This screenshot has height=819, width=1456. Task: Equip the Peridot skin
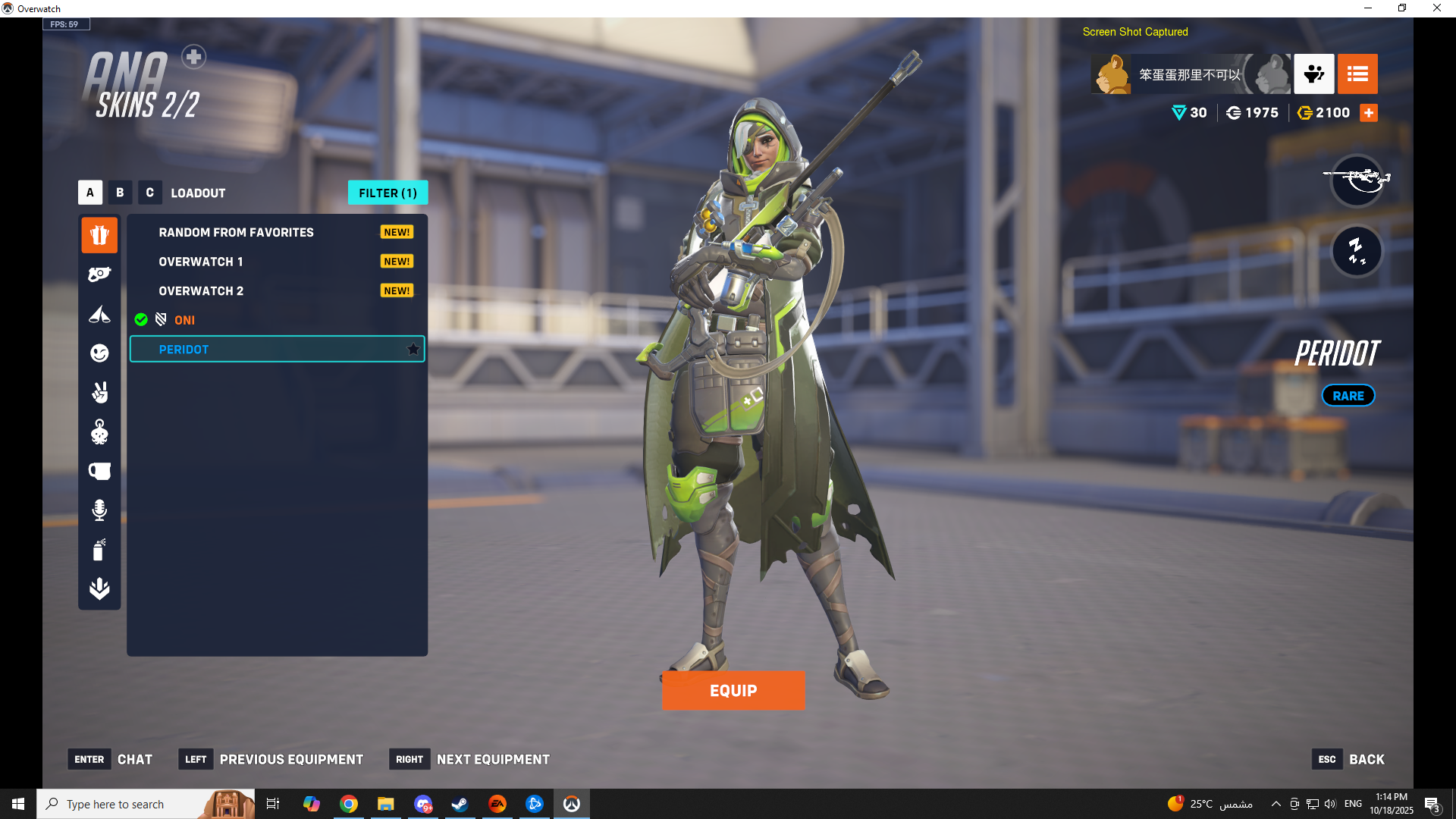pos(733,690)
